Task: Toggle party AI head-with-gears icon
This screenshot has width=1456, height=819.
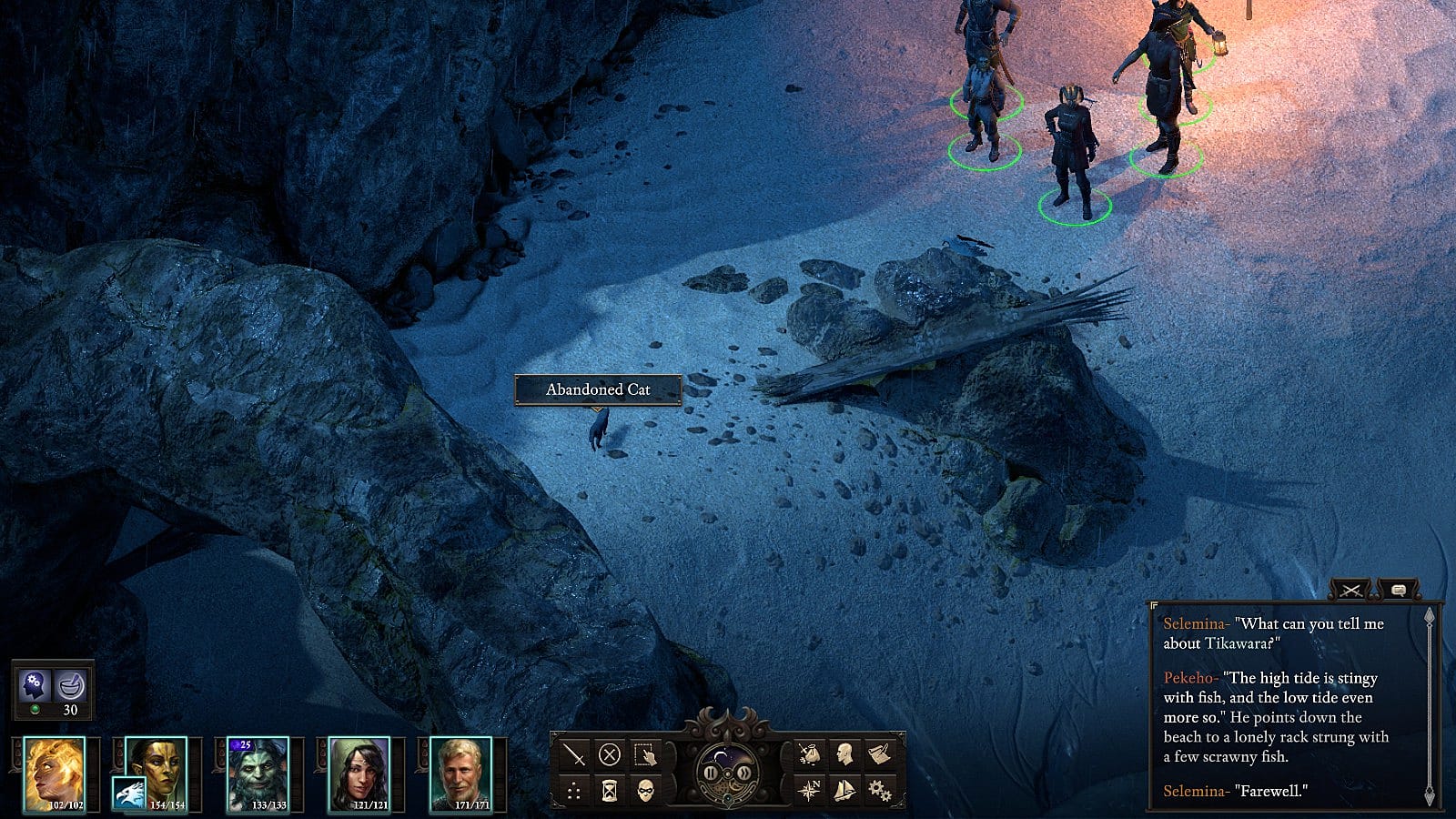Action: tap(36, 684)
